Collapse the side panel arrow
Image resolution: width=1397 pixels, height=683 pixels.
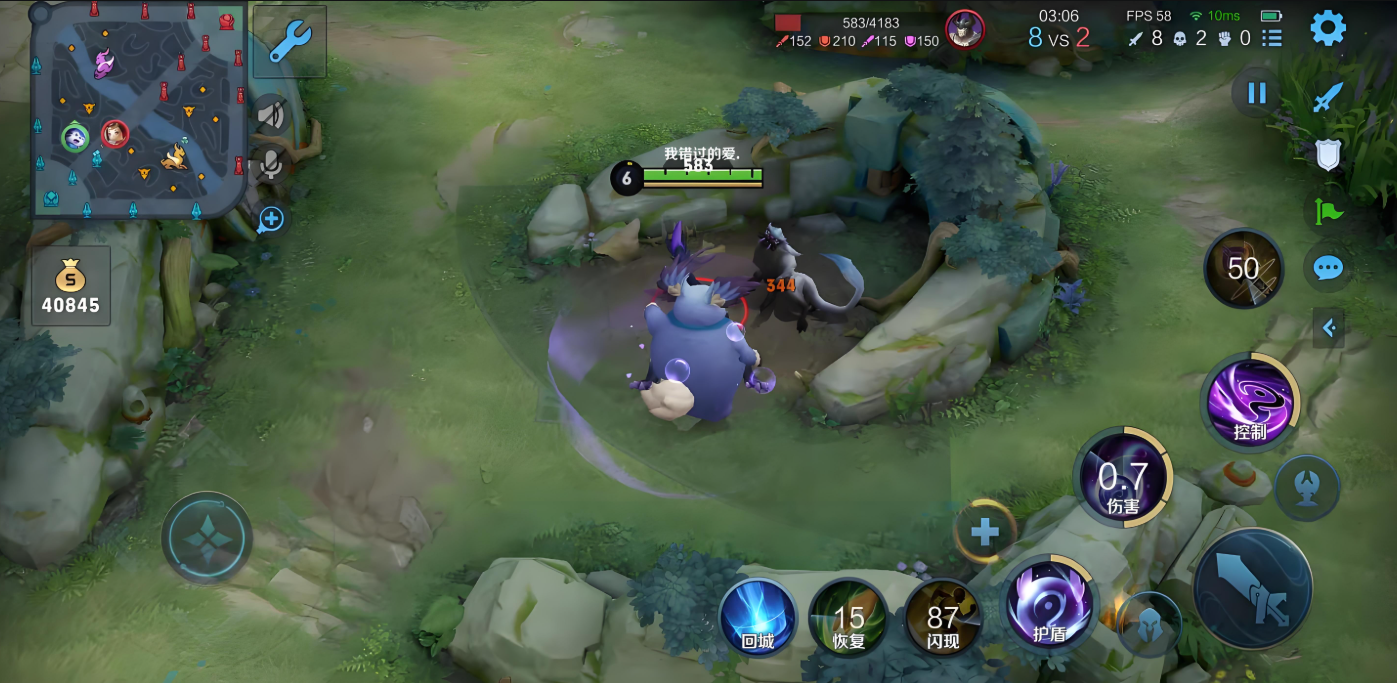point(1329,327)
